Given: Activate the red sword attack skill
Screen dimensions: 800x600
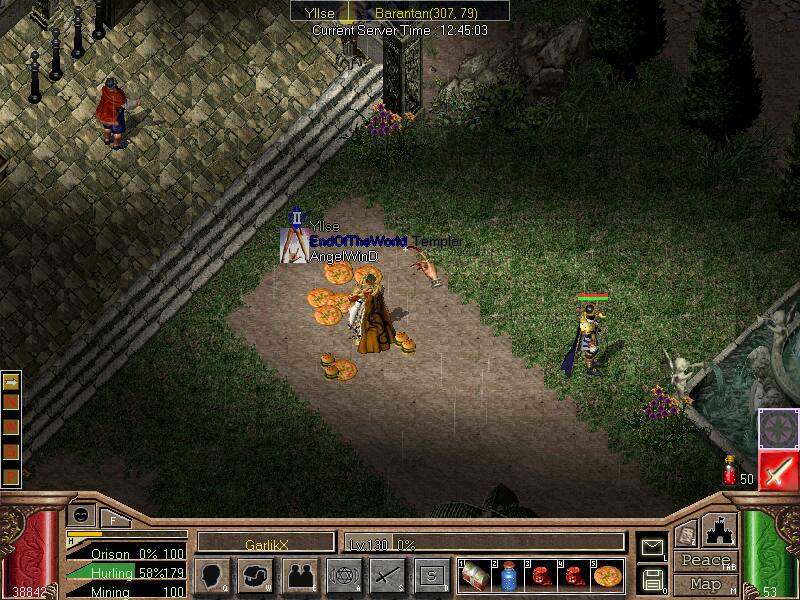Looking at the screenshot, I should (777, 471).
